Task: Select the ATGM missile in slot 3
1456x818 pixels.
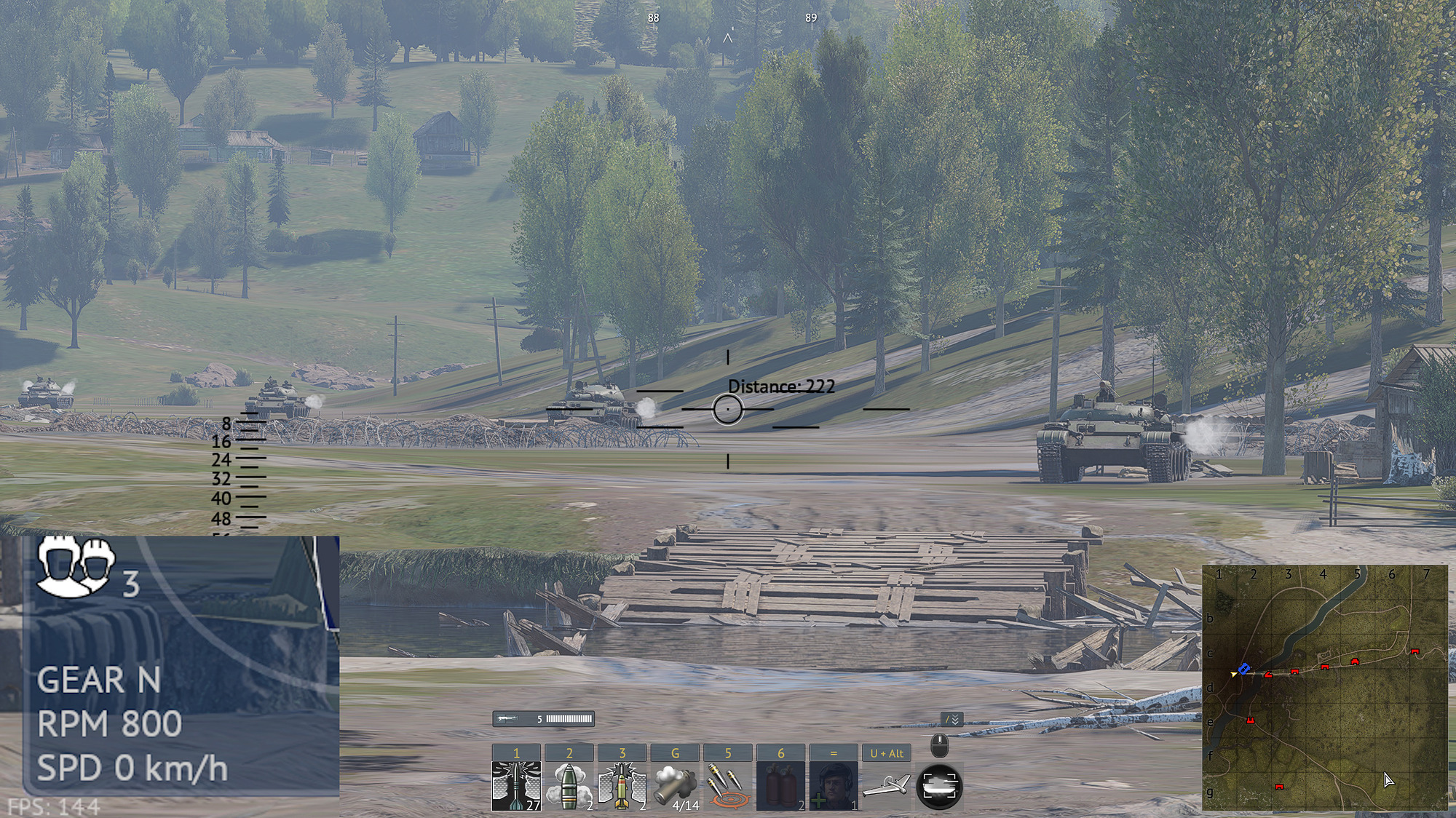Action: click(x=621, y=786)
